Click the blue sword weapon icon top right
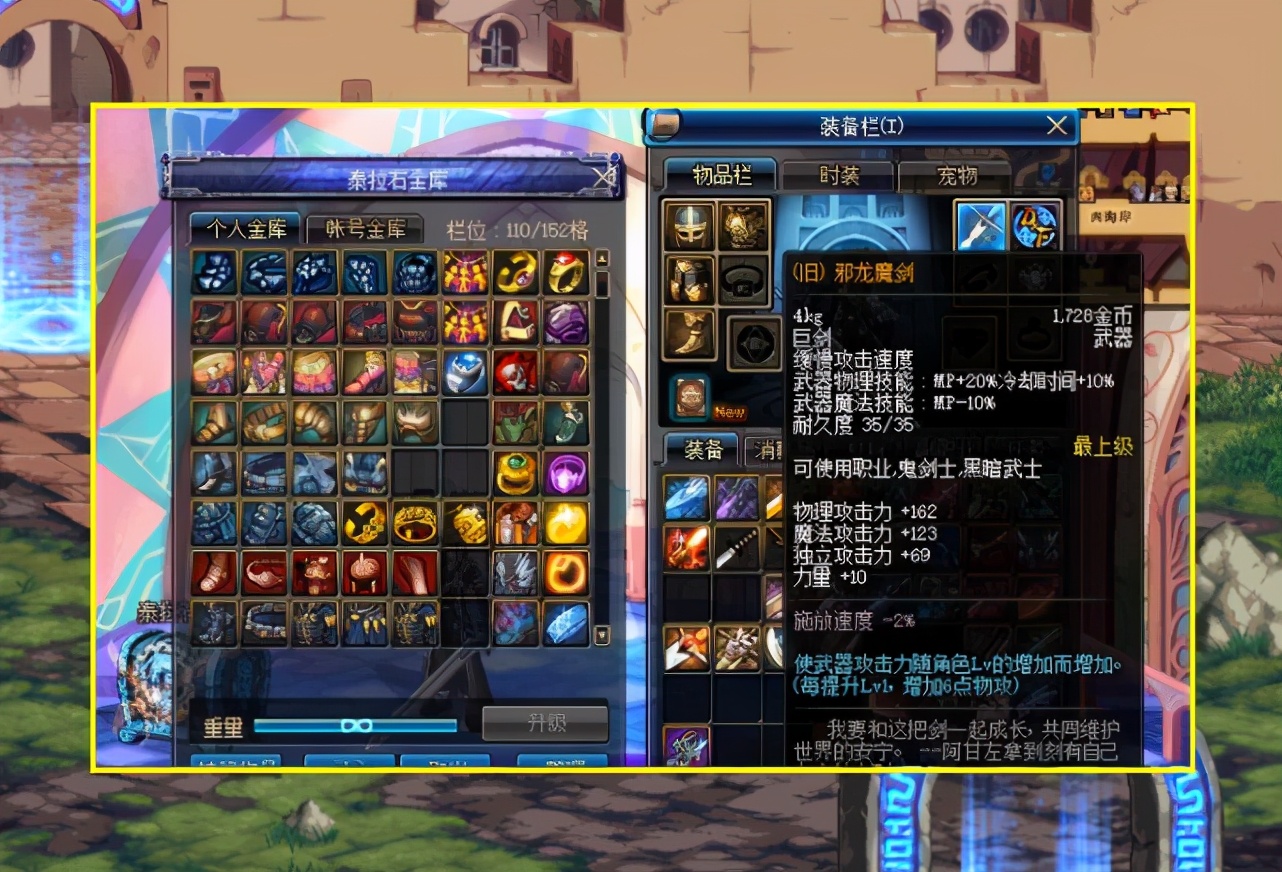 pyautogui.click(x=979, y=226)
